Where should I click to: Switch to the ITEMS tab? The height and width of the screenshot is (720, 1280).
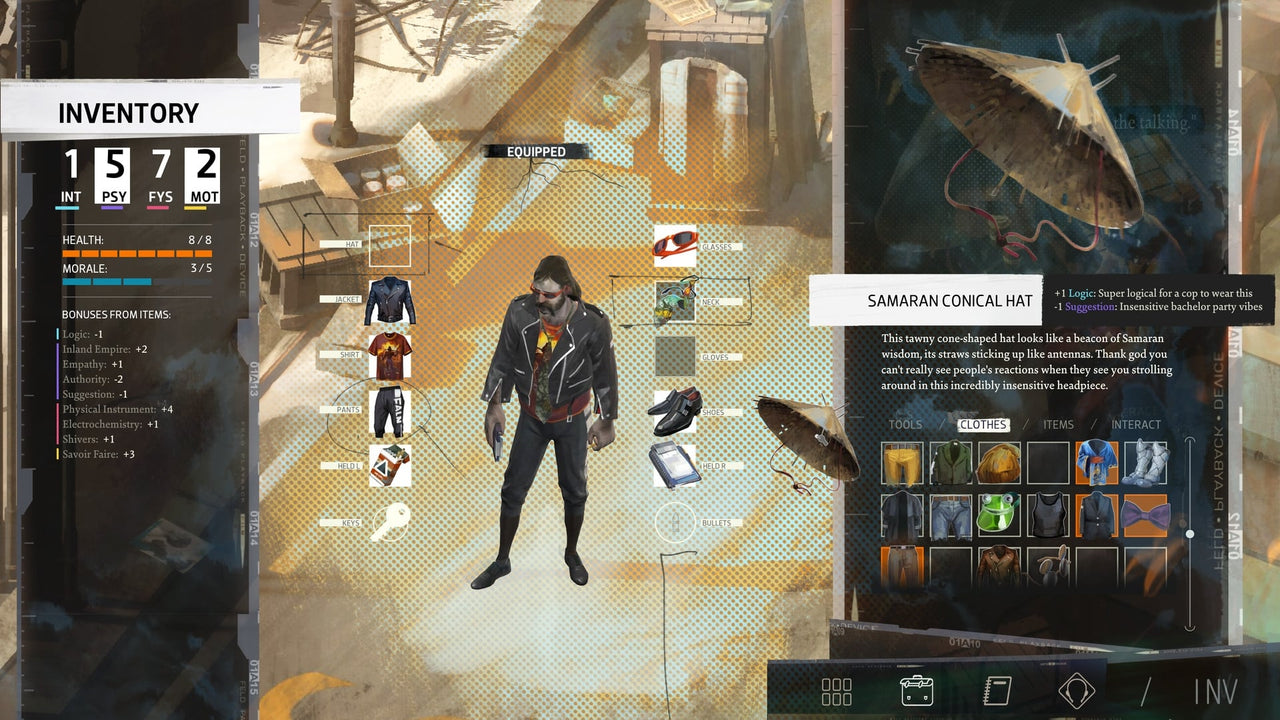tap(1059, 424)
